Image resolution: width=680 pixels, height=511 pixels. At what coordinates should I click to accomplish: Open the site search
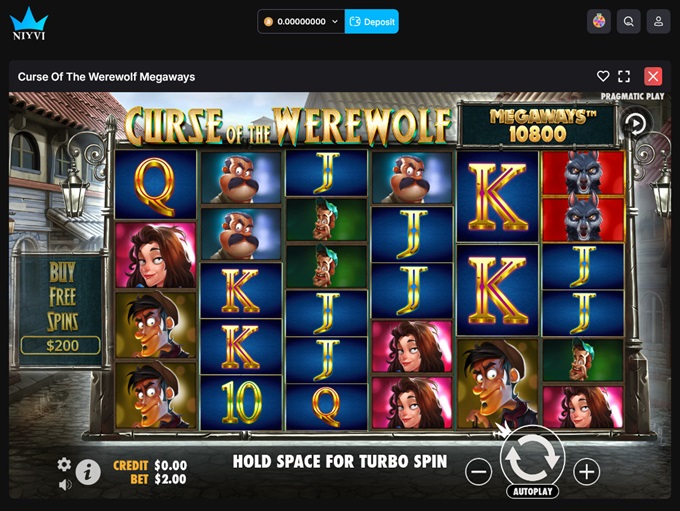pyautogui.click(x=628, y=21)
